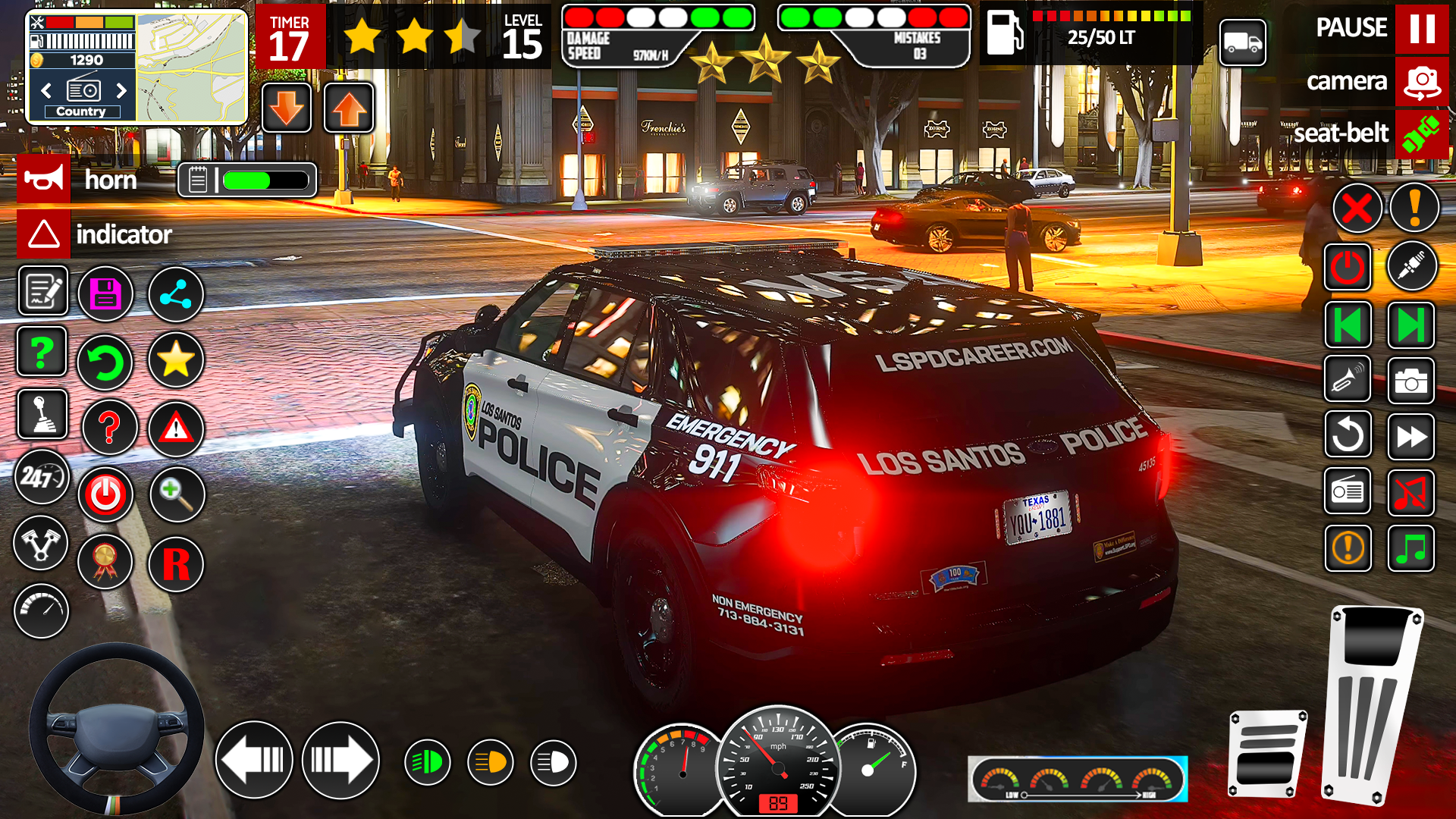Activate the left turn signal arrow
Screen dimensions: 1456x819
254,760
